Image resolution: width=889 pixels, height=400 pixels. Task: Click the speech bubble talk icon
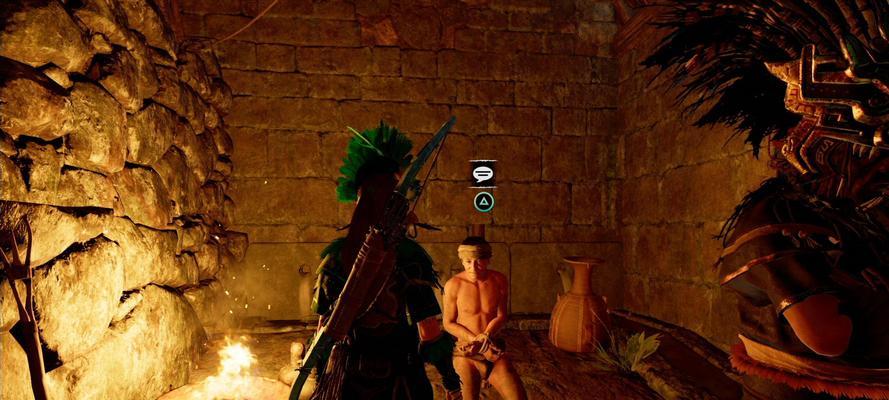coord(483,174)
